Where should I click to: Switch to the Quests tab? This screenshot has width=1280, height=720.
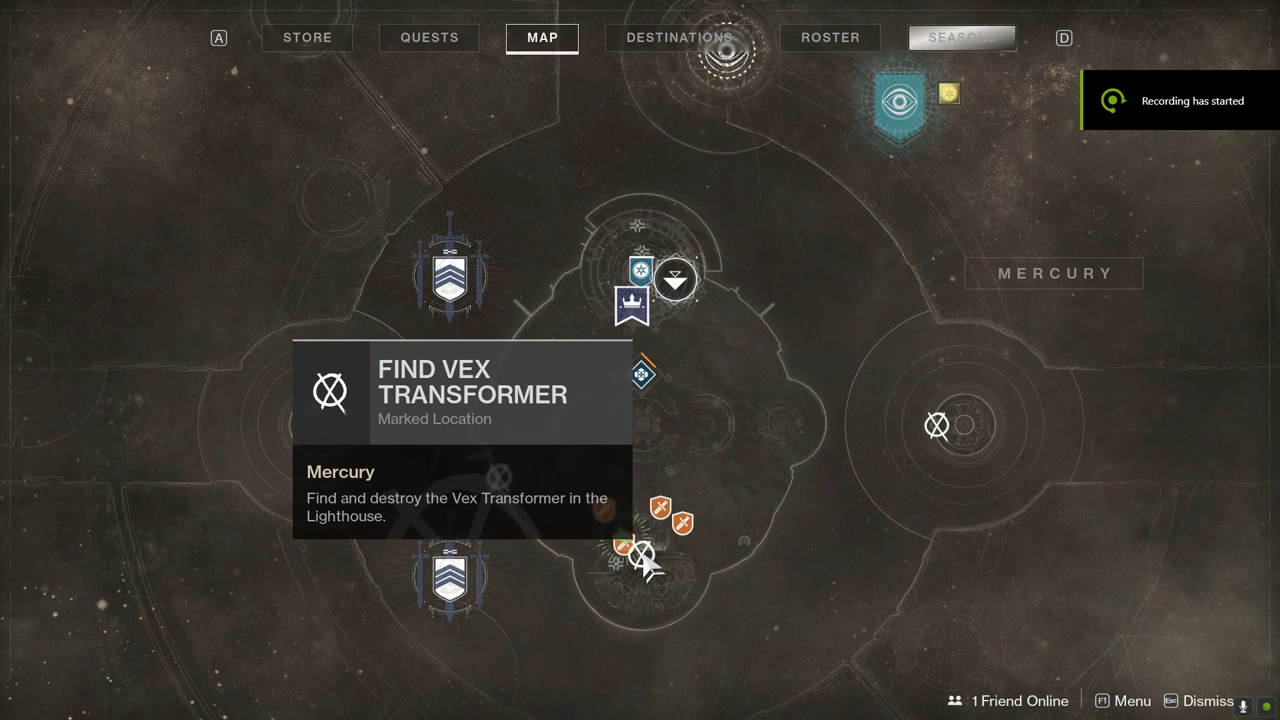[429, 38]
